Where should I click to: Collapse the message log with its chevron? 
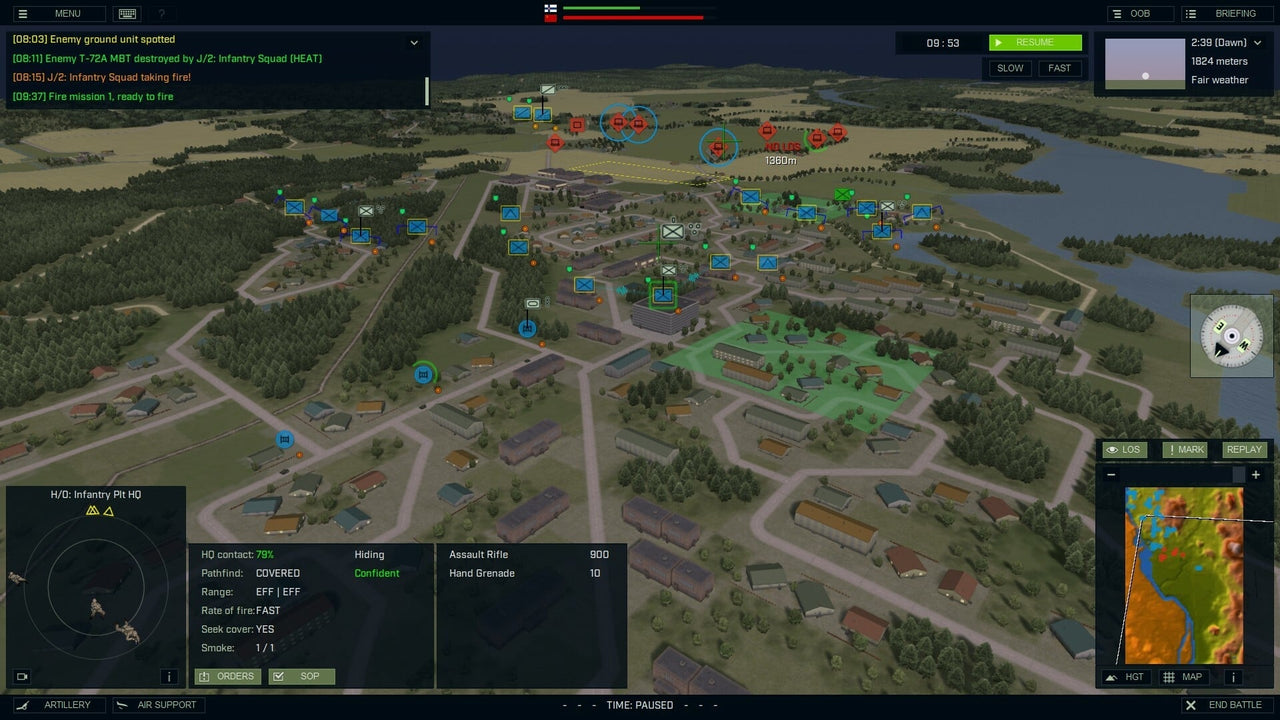click(413, 42)
